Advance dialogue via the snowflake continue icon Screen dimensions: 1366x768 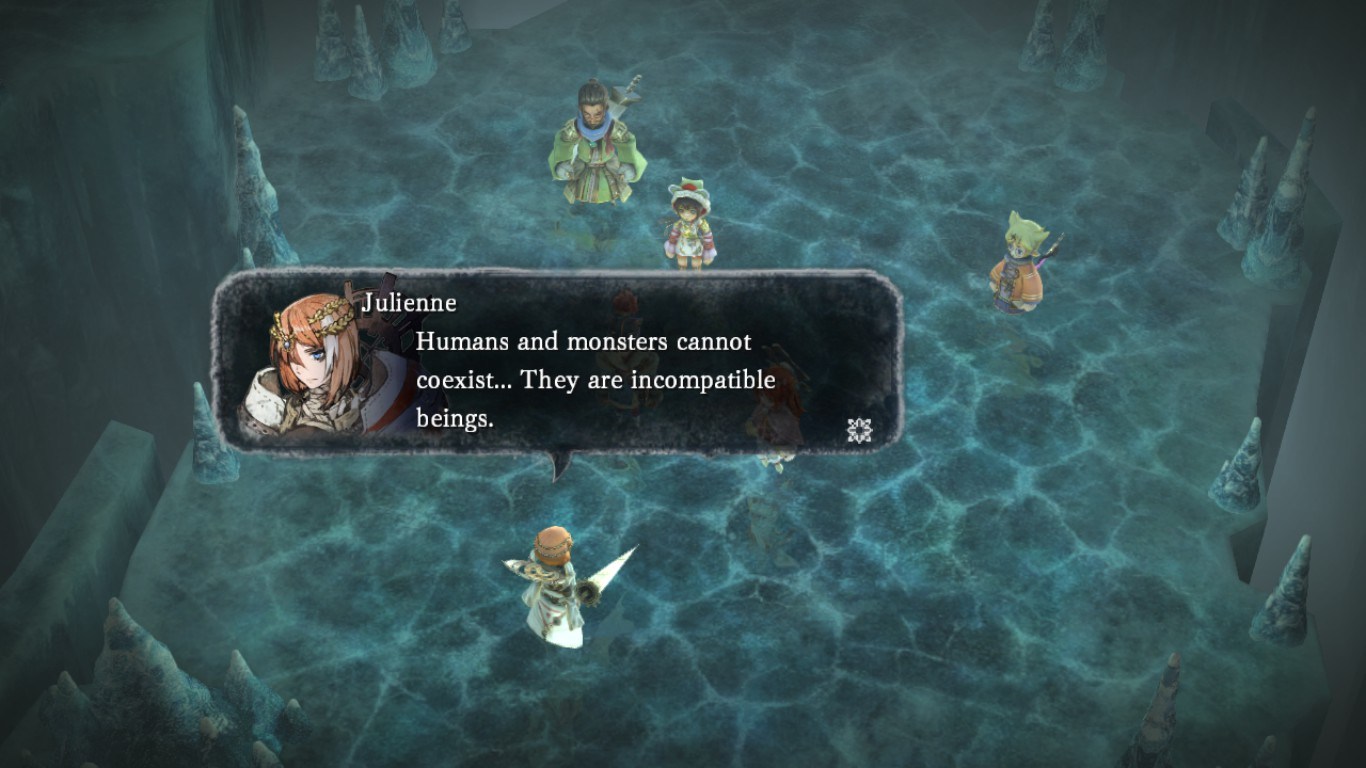coord(859,430)
